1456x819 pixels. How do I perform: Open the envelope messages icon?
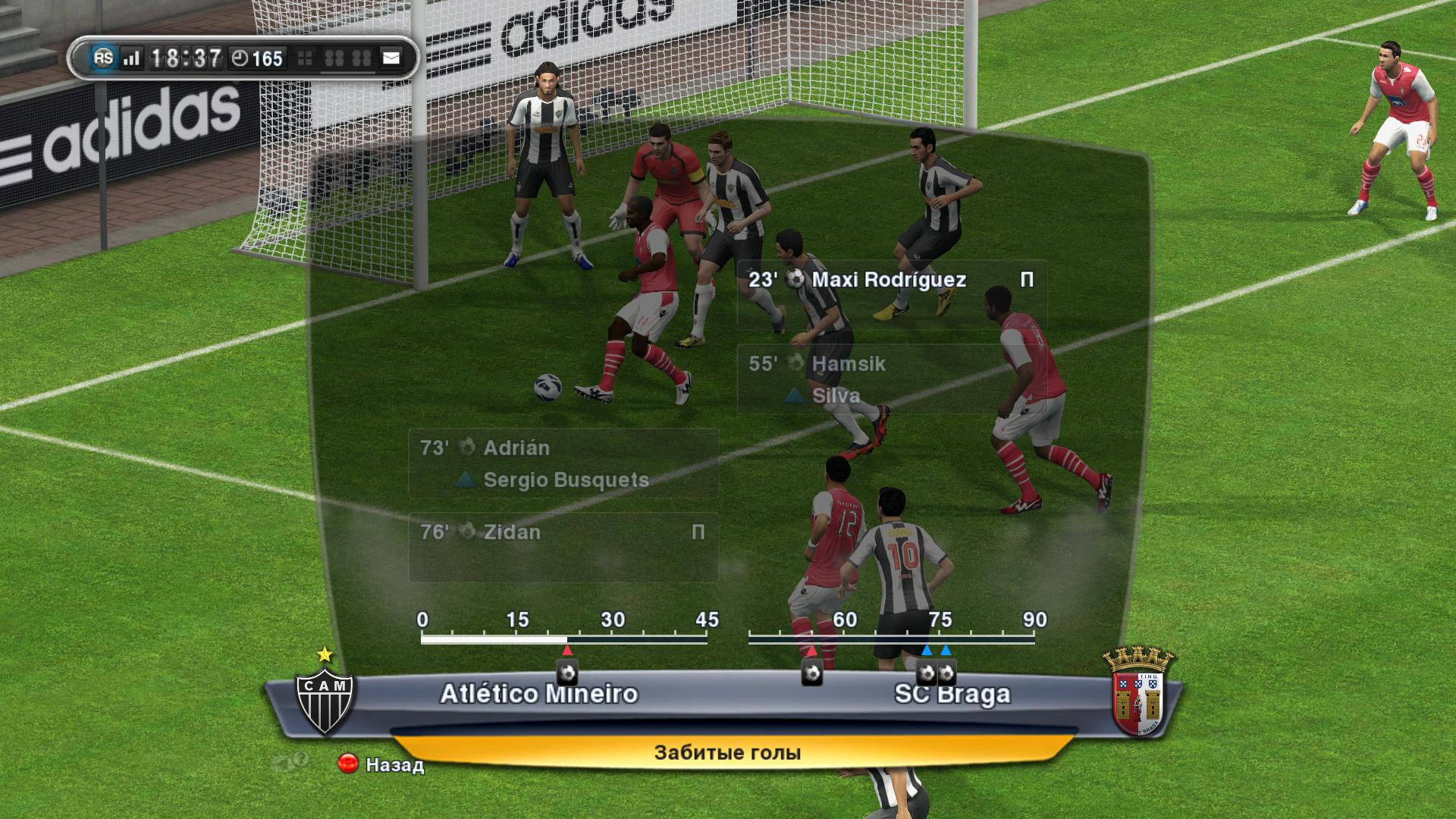click(391, 58)
